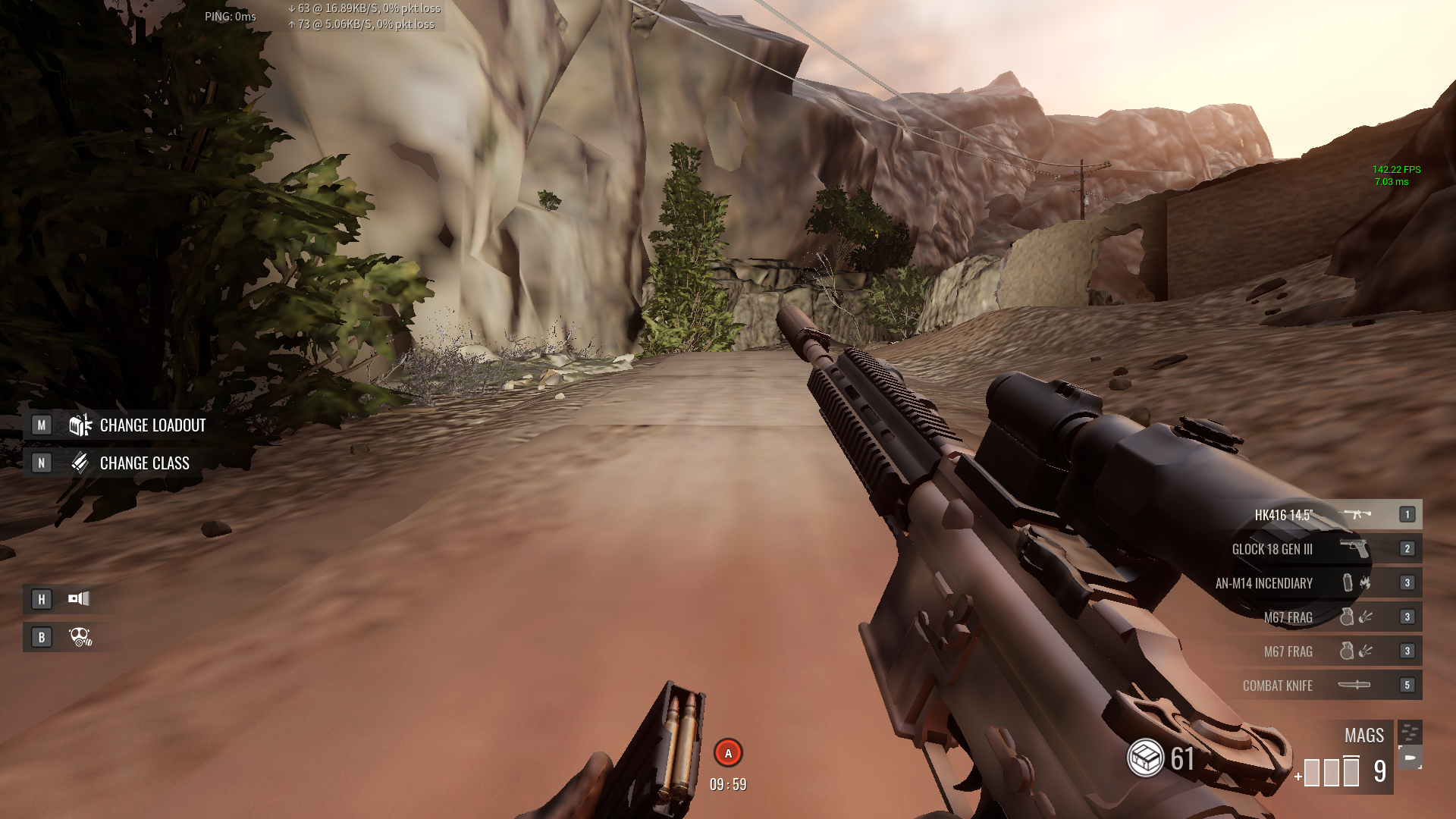Image resolution: width=1456 pixels, height=819 pixels.
Task: Choose the AN-M14 Incendiary grenade
Action: click(1264, 583)
